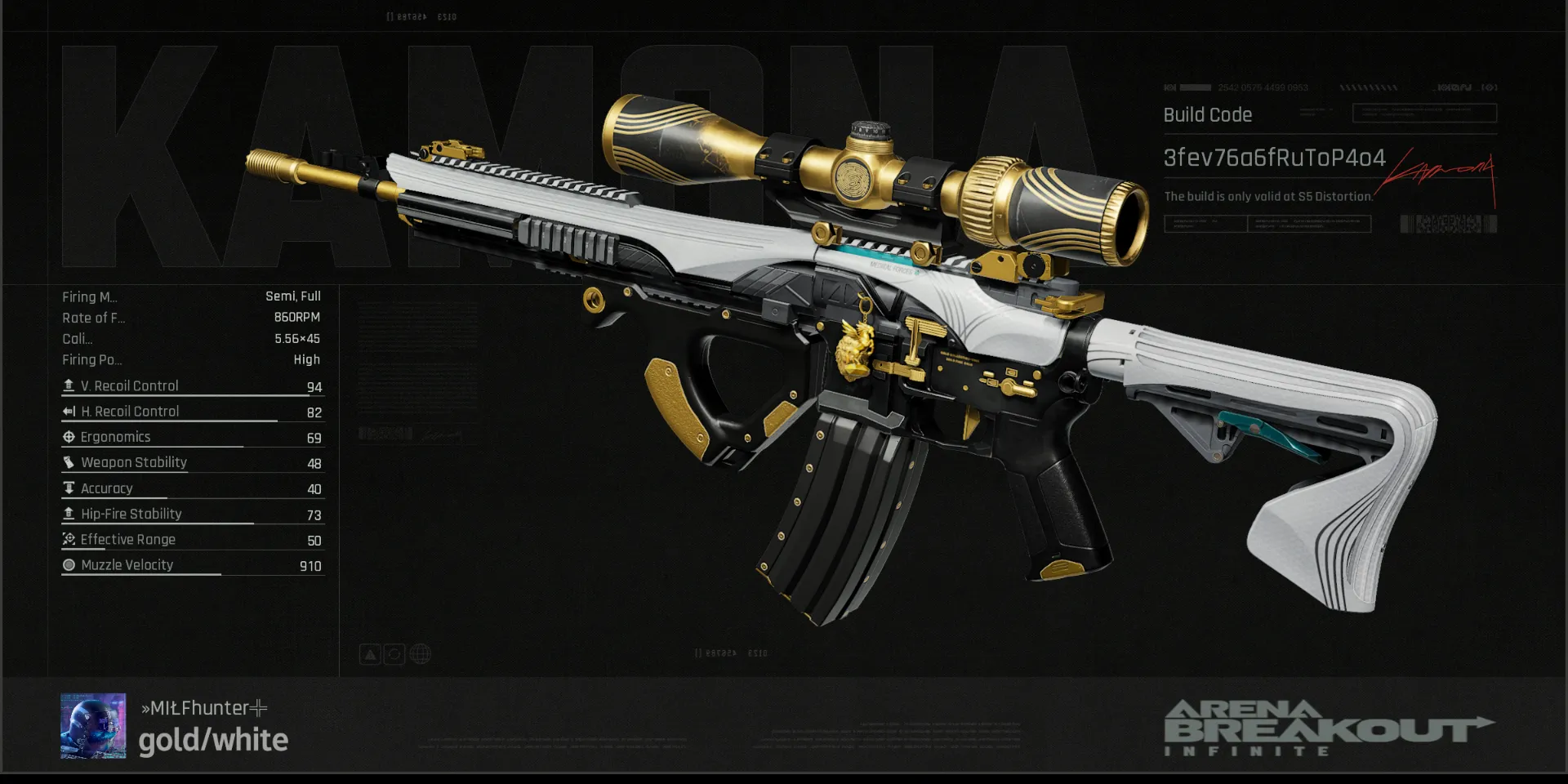Toggle the Hip-Fire Stability stat row

(131, 514)
